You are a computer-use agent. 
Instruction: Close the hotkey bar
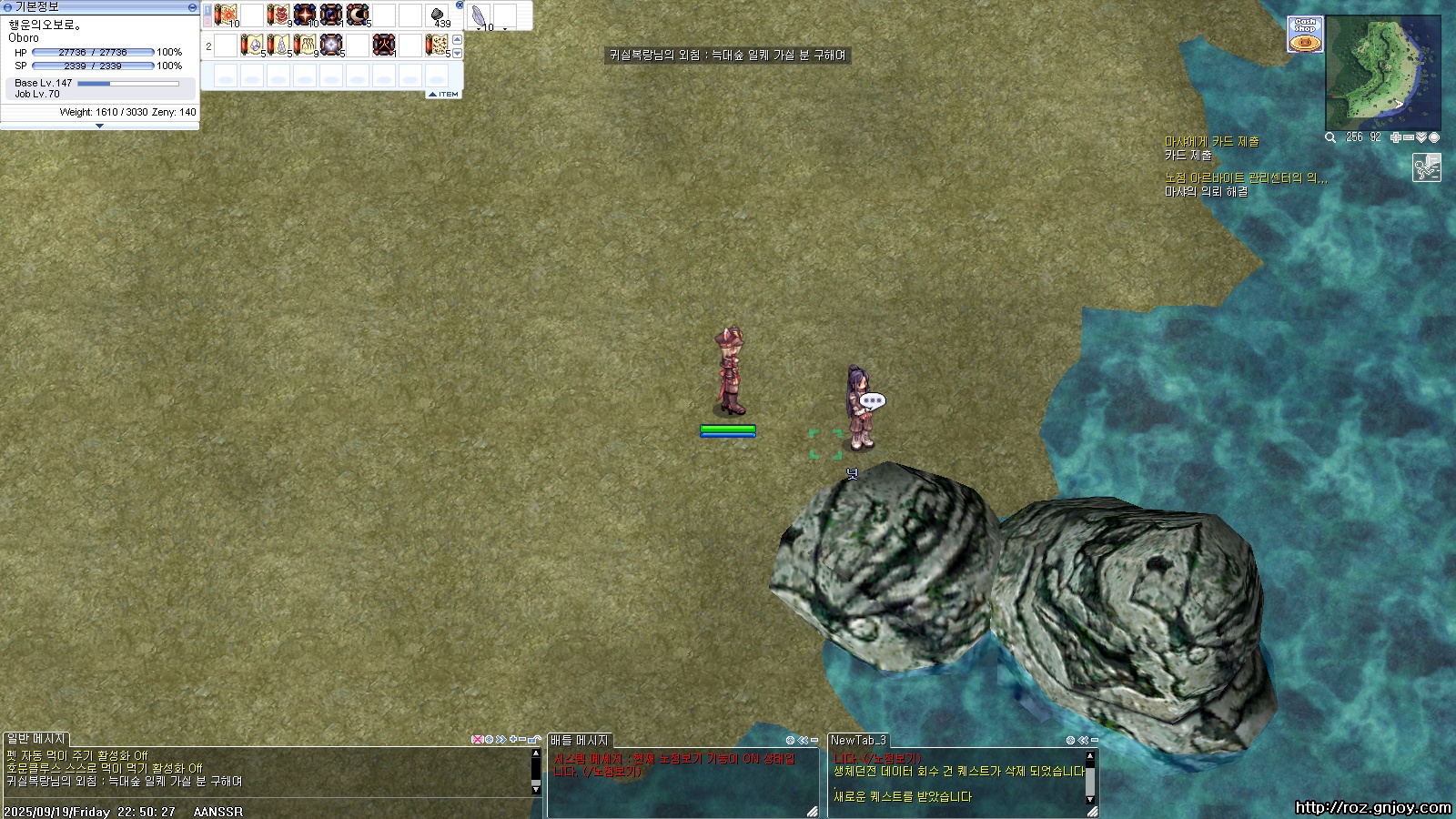click(x=460, y=5)
